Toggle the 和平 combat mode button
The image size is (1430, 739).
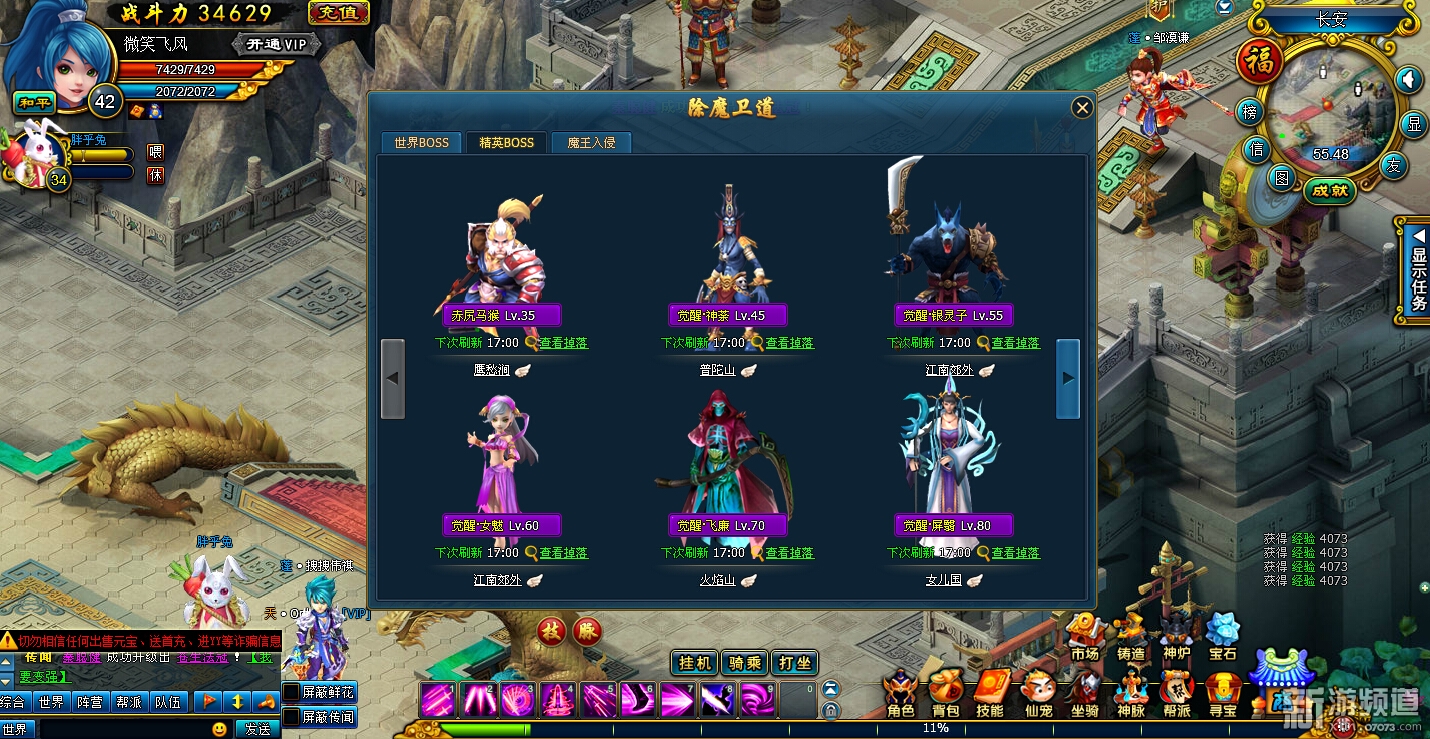pyautogui.click(x=33, y=102)
